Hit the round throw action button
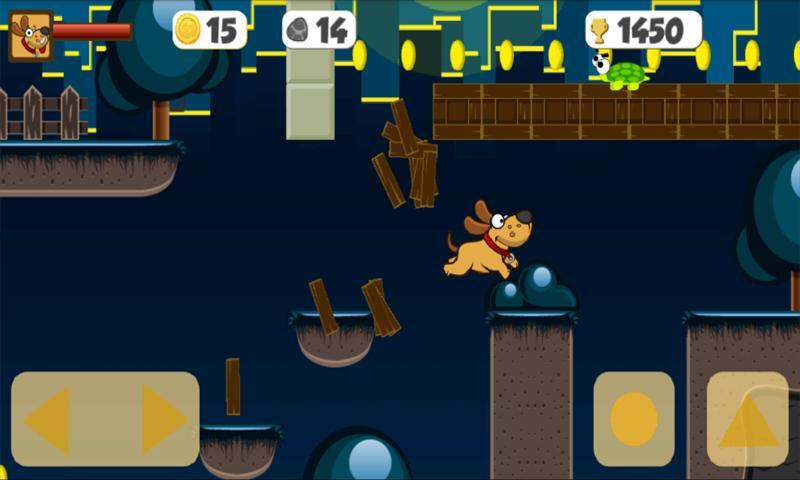Viewport: 800px width, 480px height. click(634, 419)
